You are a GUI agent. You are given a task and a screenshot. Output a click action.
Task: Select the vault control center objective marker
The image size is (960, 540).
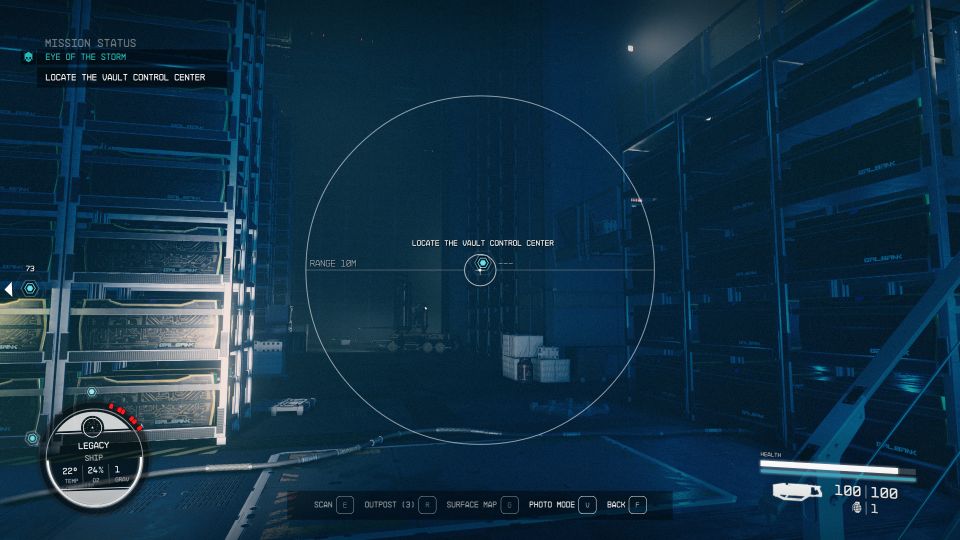point(482,264)
